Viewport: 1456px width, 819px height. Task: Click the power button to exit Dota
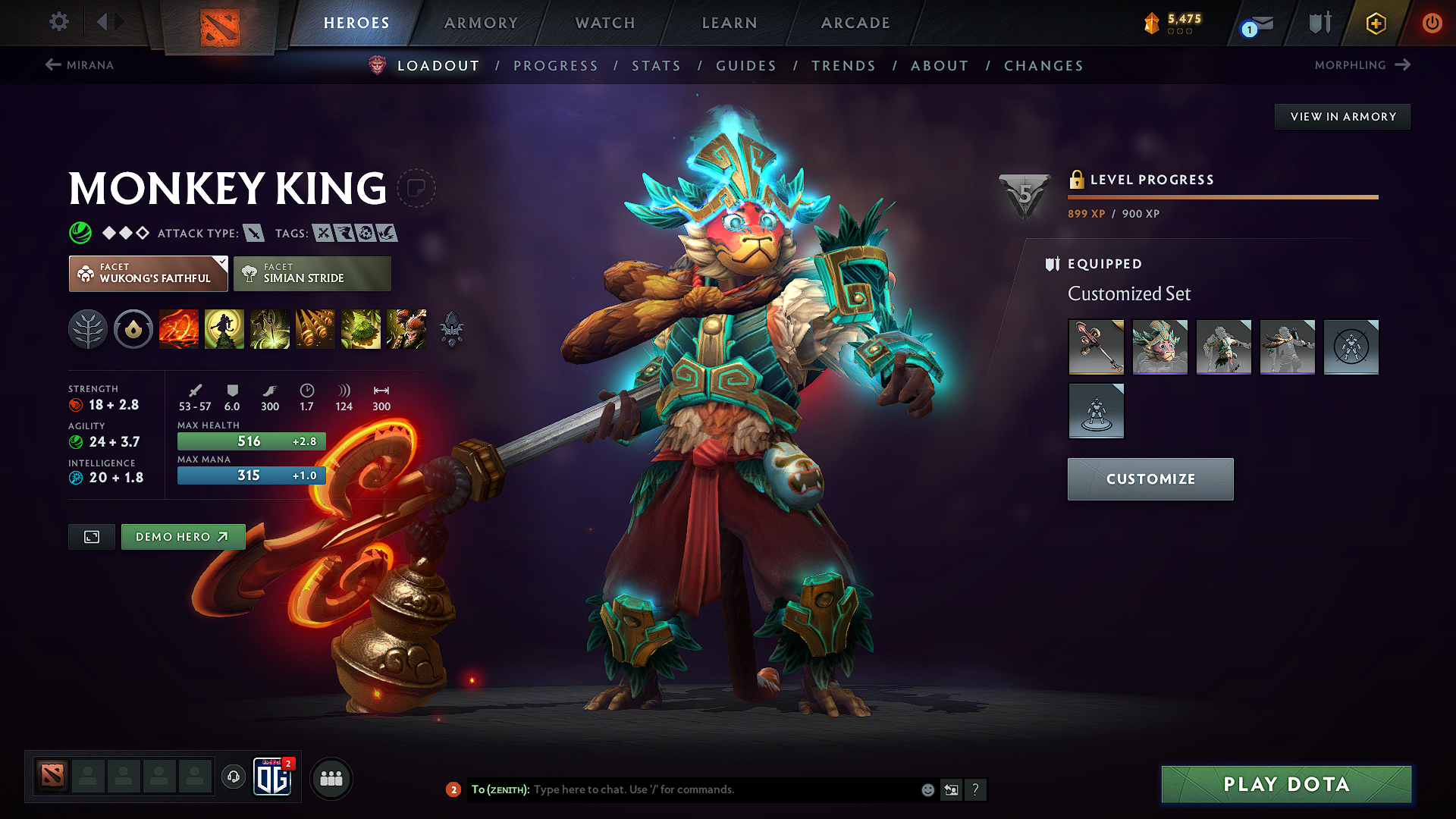tap(1432, 23)
